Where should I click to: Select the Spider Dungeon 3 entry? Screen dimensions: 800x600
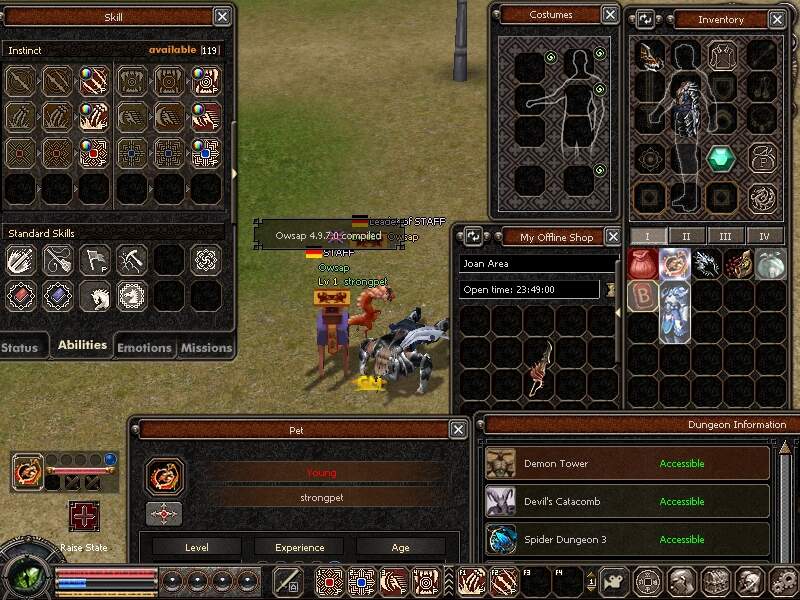(627, 540)
